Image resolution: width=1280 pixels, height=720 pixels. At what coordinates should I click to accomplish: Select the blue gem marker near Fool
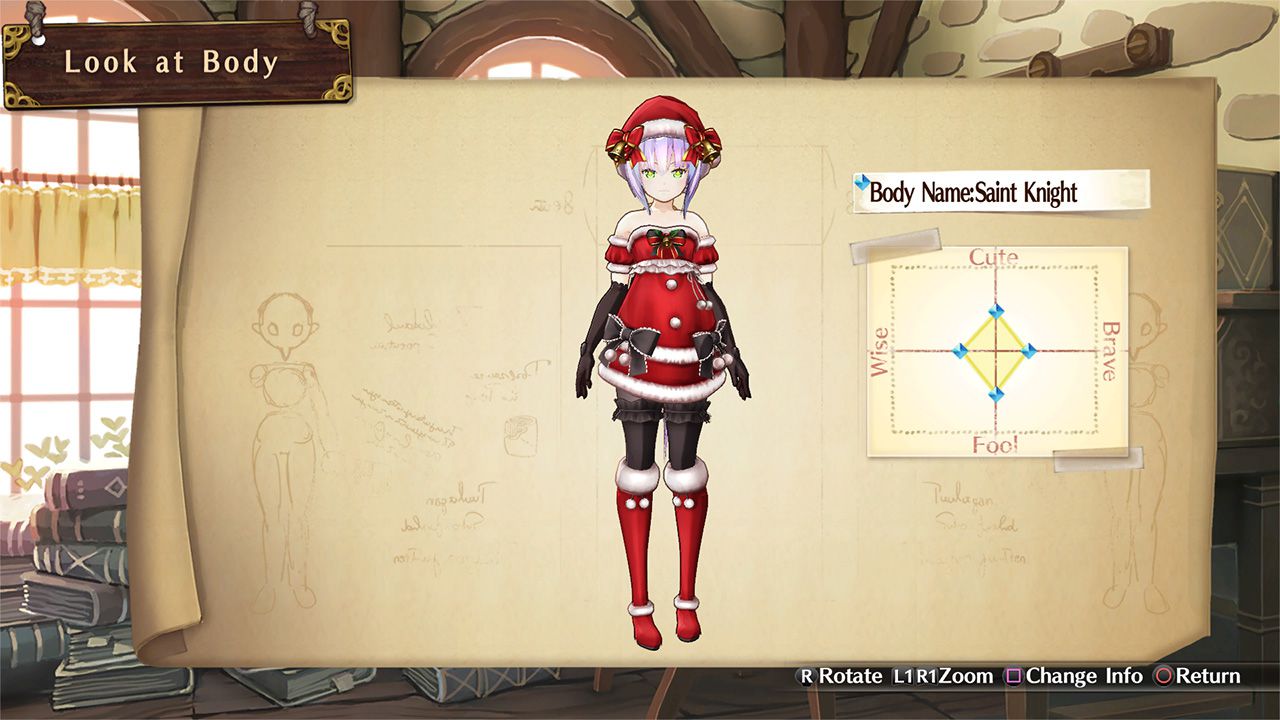(997, 394)
